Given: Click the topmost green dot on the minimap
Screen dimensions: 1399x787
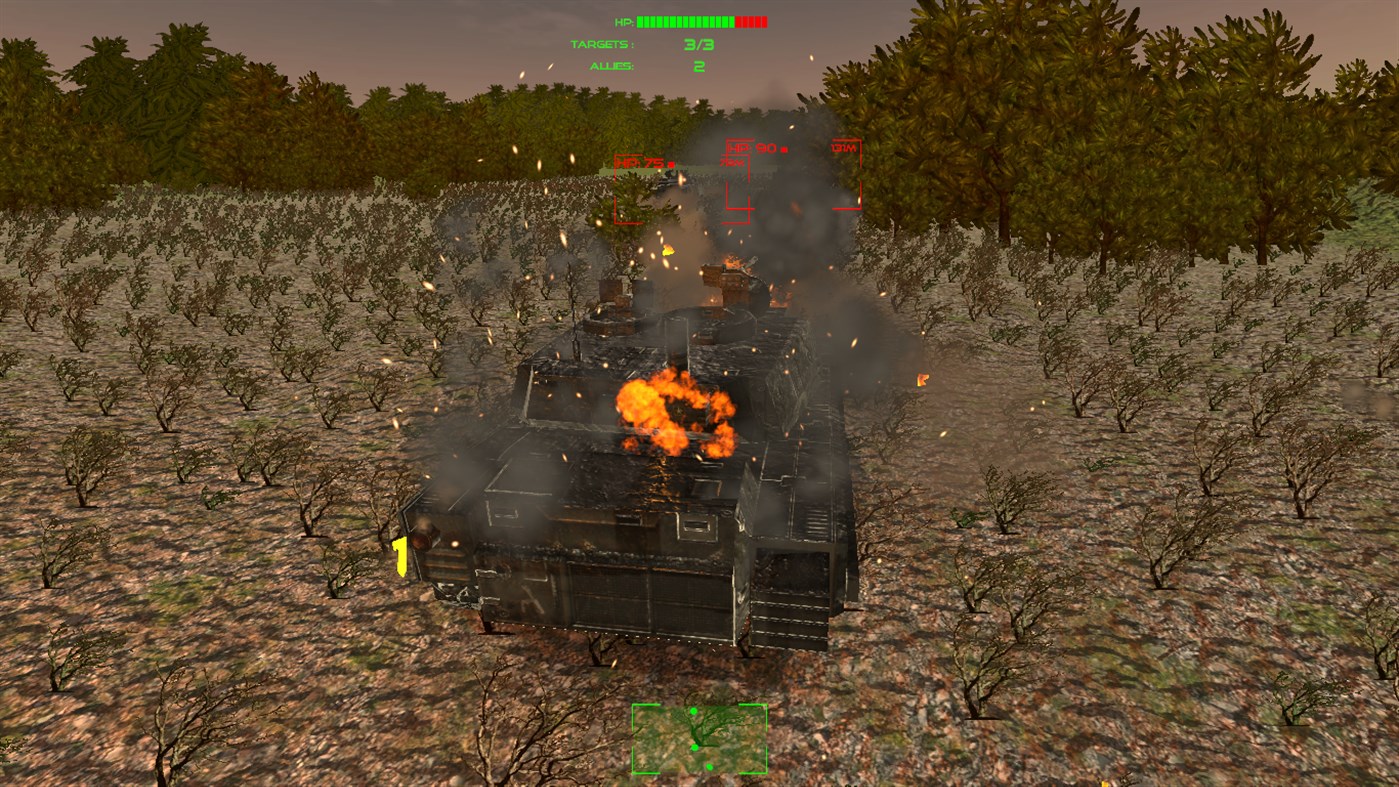Looking at the screenshot, I should 694,712.
